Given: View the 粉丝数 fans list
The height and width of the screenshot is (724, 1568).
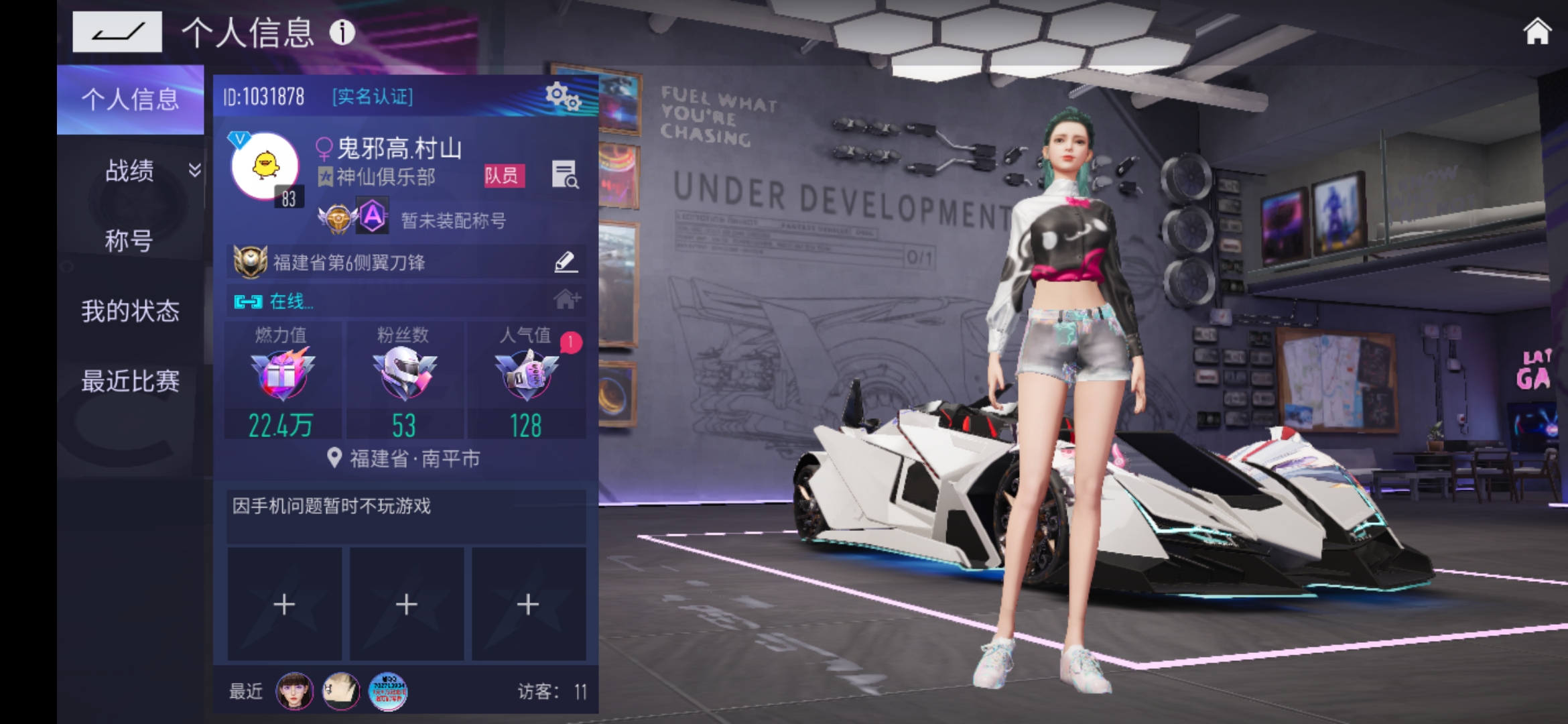Looking at the screenshot, I should [x=404, y=380].
